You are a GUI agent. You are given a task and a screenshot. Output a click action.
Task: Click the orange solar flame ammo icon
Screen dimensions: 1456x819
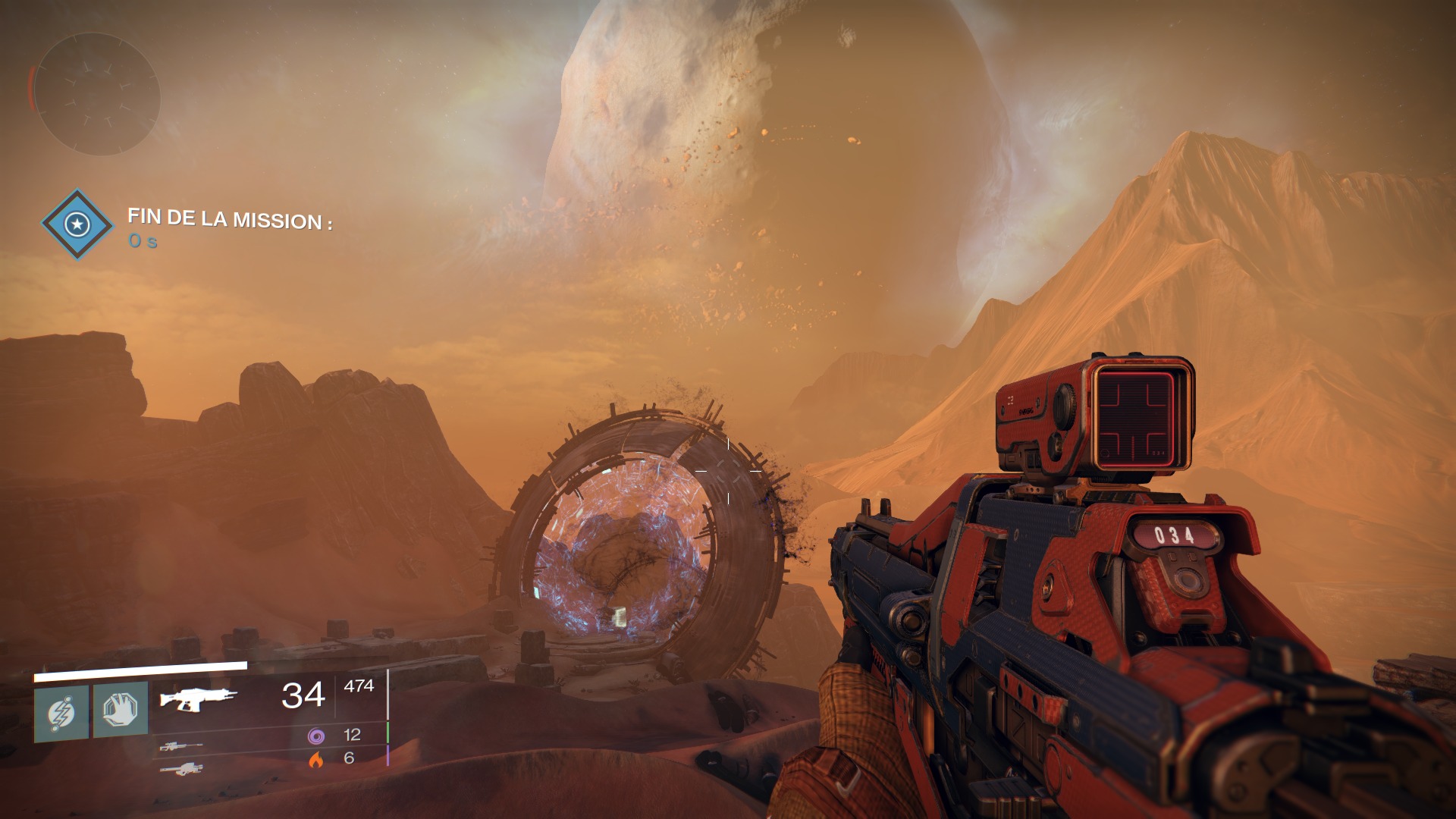coord(316,758)
